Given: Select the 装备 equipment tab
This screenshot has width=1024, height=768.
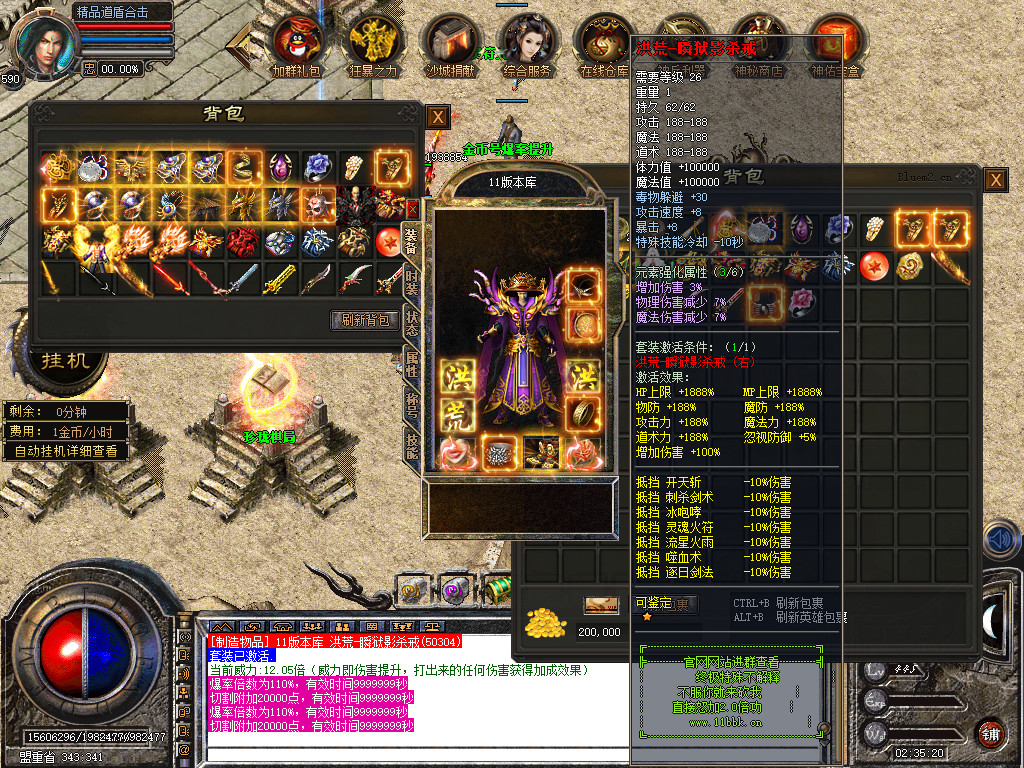Looking at the screenshot, I should [411, 241].
